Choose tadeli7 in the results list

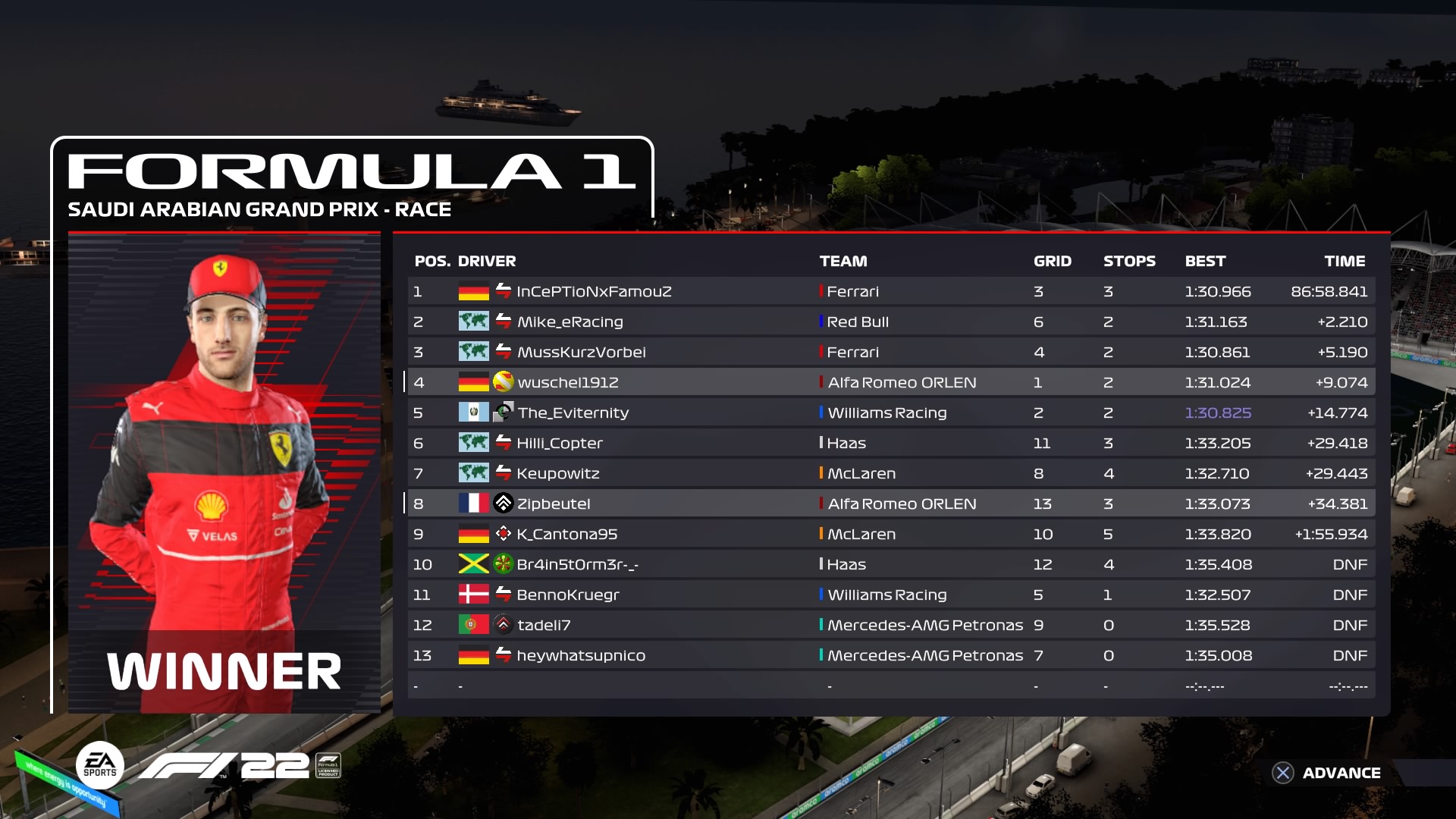click(x=891, y=625)
